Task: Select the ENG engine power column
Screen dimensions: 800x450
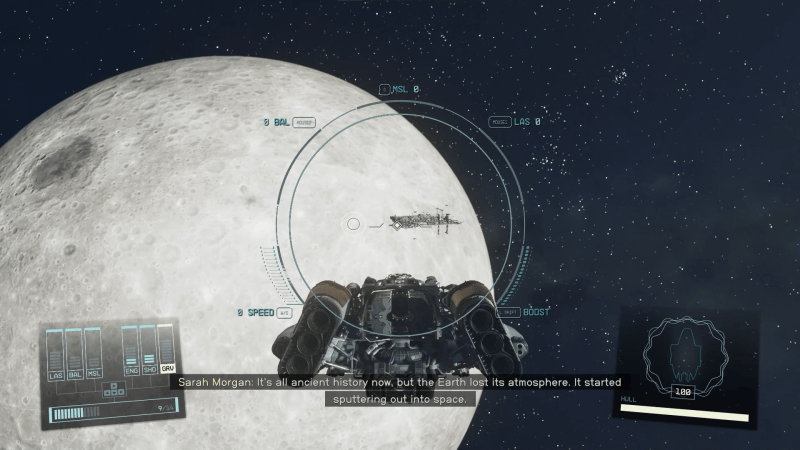Action: 129,354
